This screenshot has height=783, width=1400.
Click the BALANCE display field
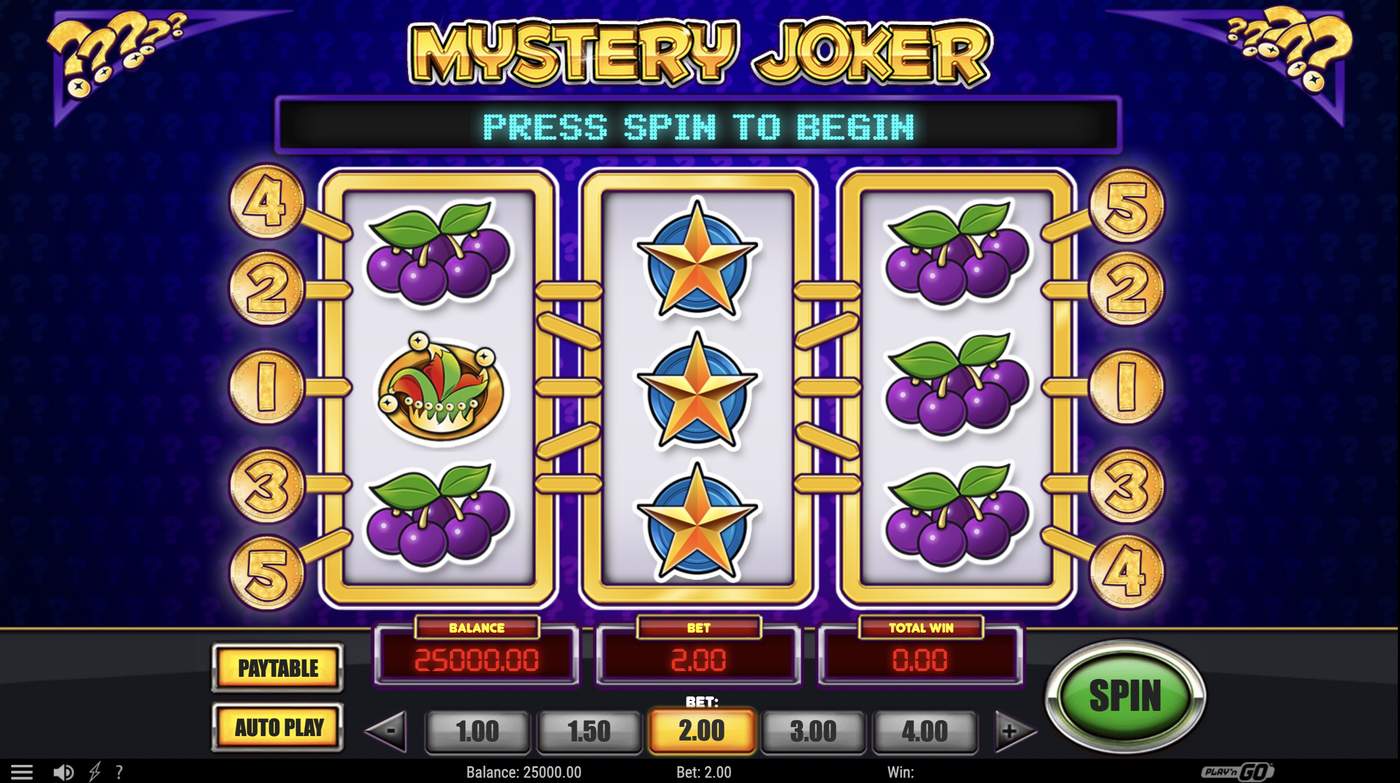(477, 659)
